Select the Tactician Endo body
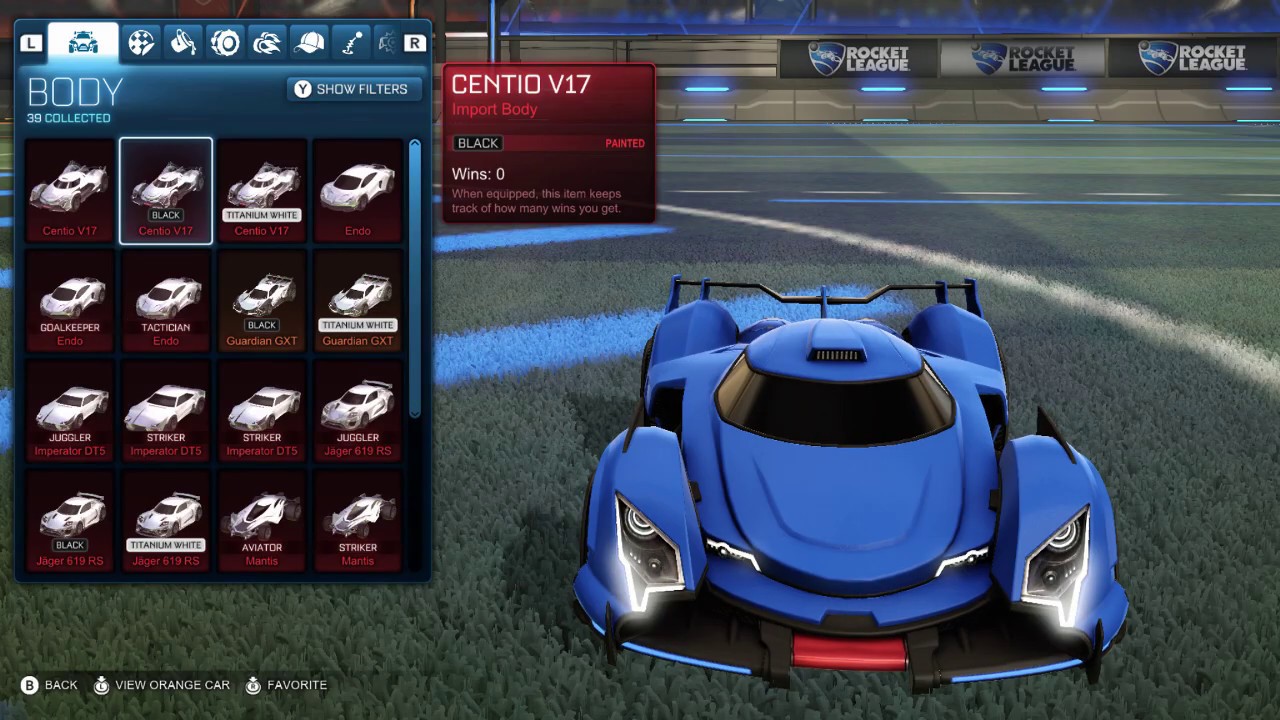The image size is (1280, 720). tap(166, 300)
